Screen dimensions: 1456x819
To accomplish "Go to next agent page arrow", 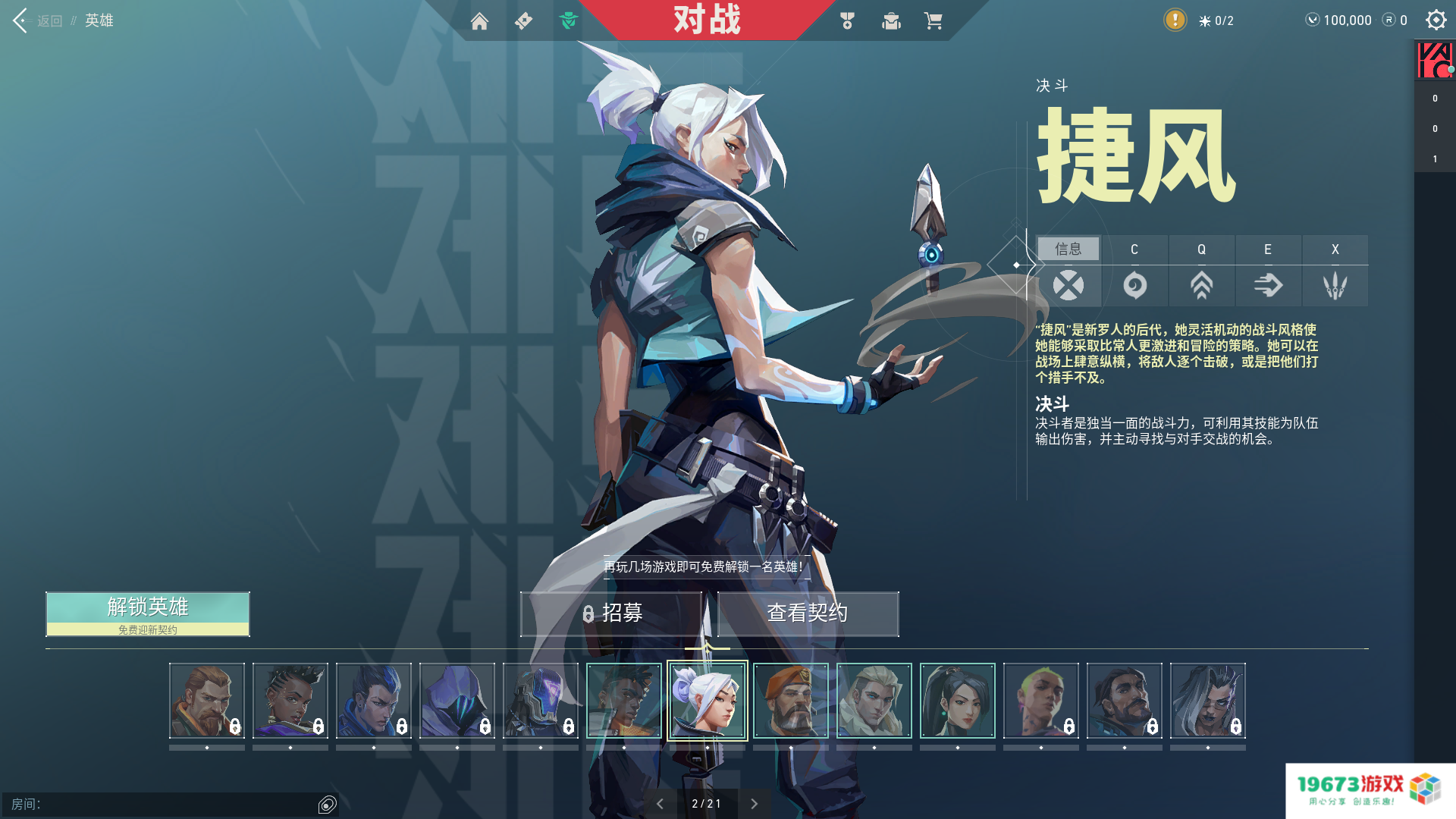I will [x=754, y=804].
